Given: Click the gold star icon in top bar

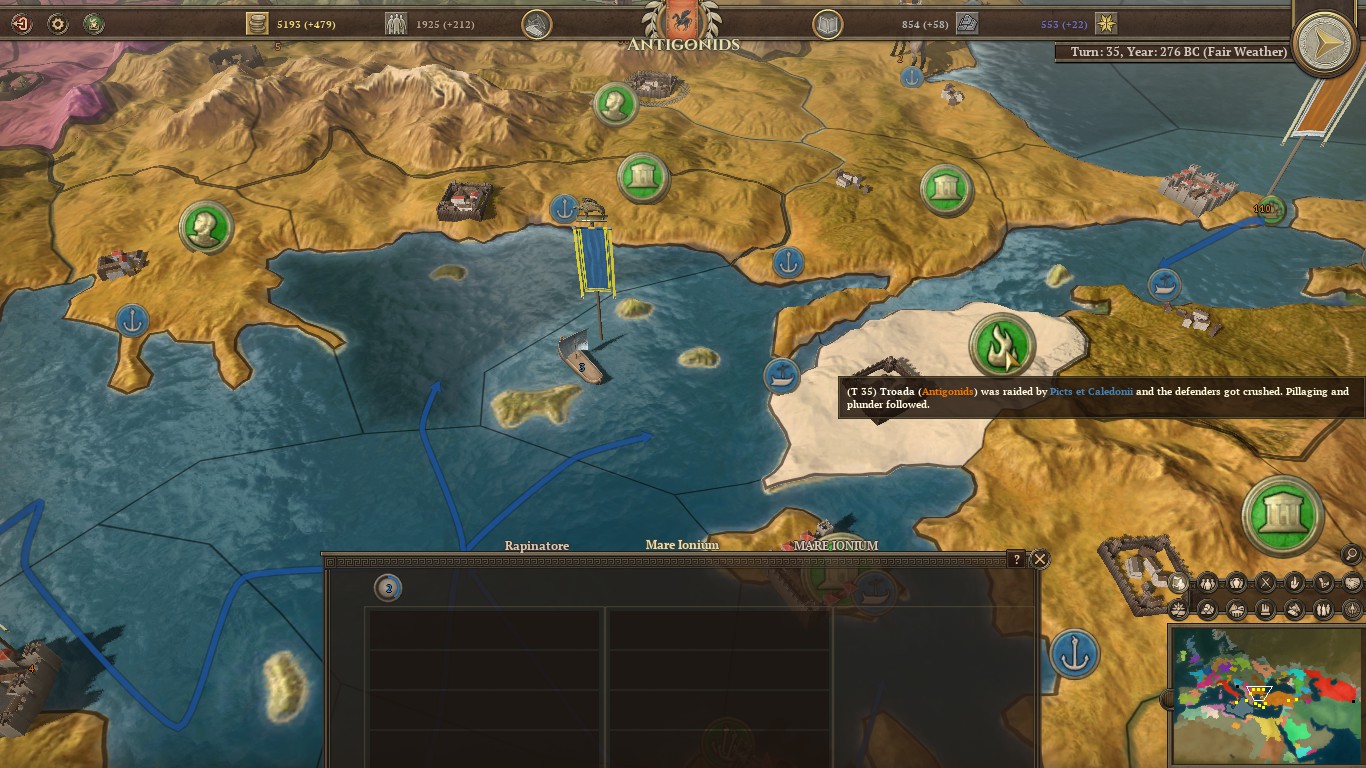Looking at the screenshot, I should [x=1106, y=23].
